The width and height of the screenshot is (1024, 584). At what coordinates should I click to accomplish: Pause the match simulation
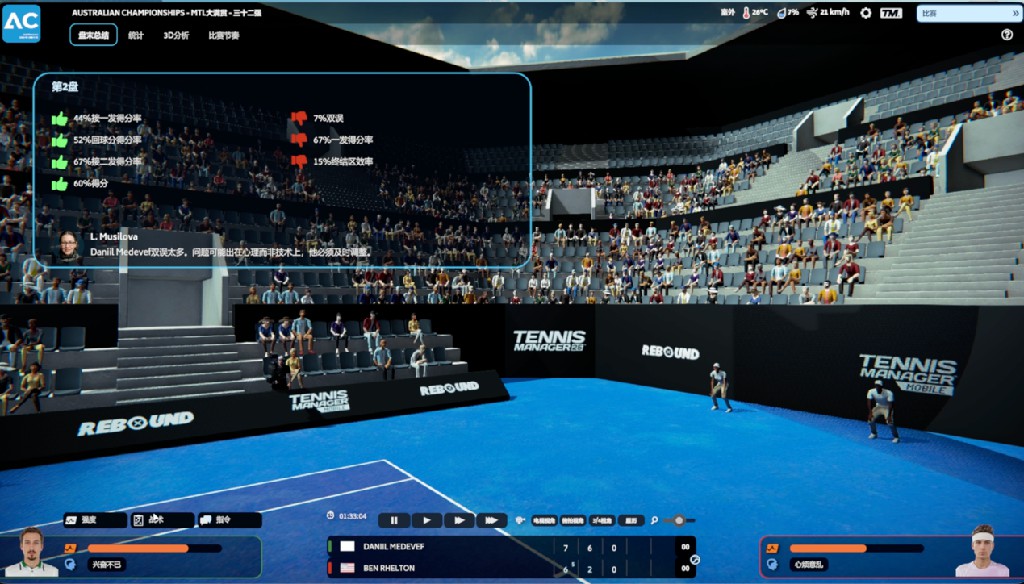pos(394,520)
